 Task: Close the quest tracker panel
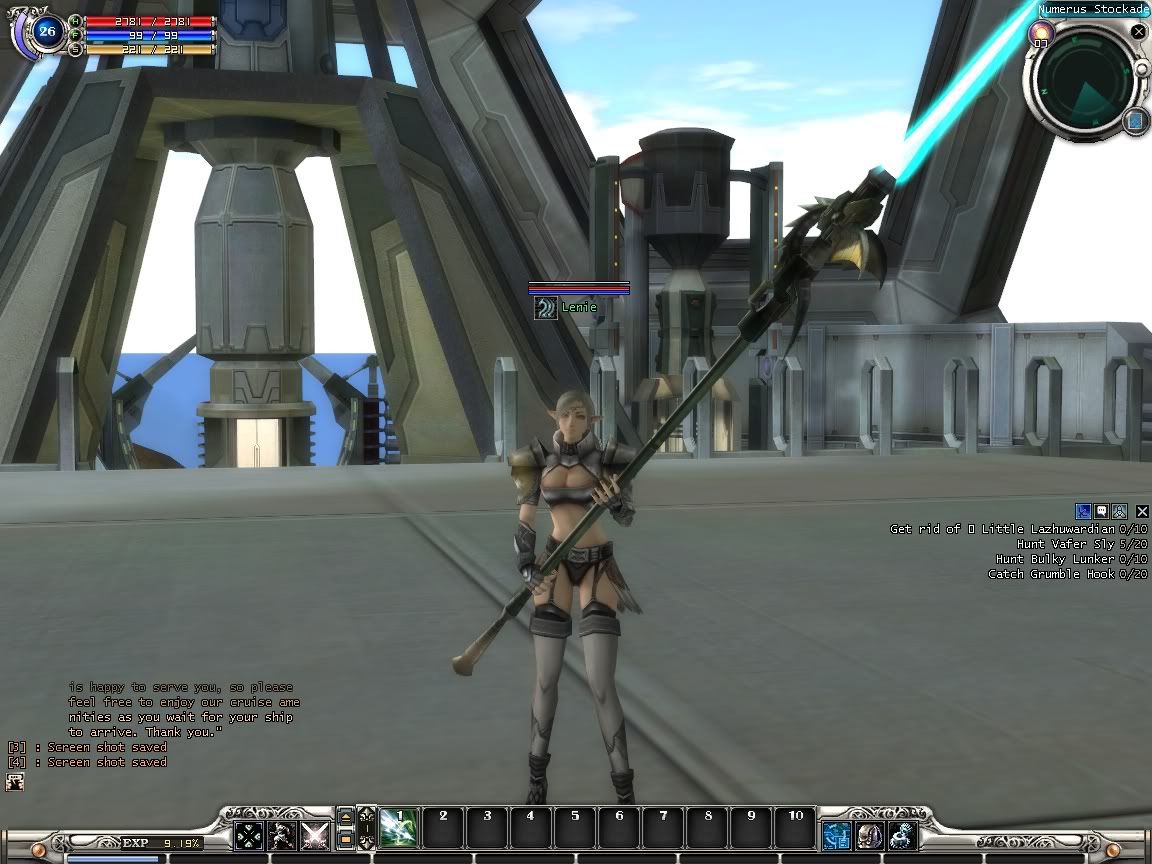[x=1142, y=512]
